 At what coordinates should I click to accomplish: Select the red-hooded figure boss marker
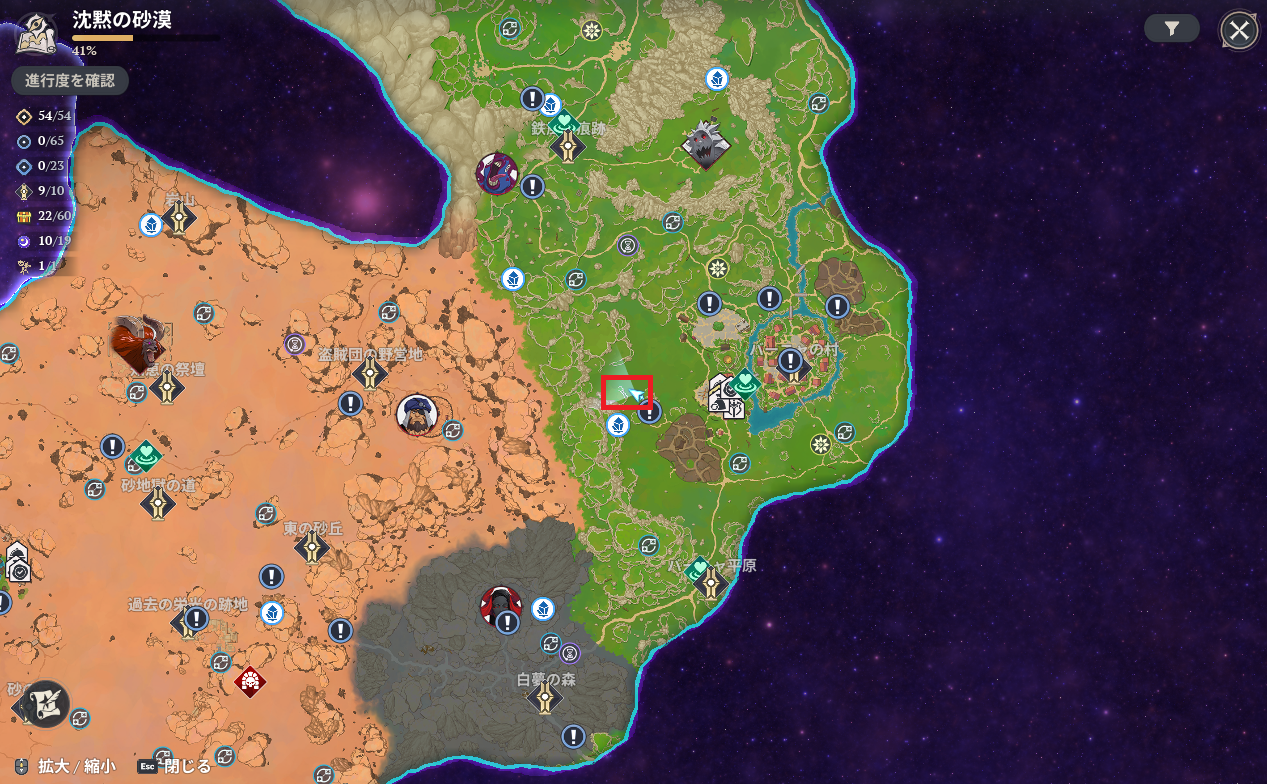tap(499, 605)
